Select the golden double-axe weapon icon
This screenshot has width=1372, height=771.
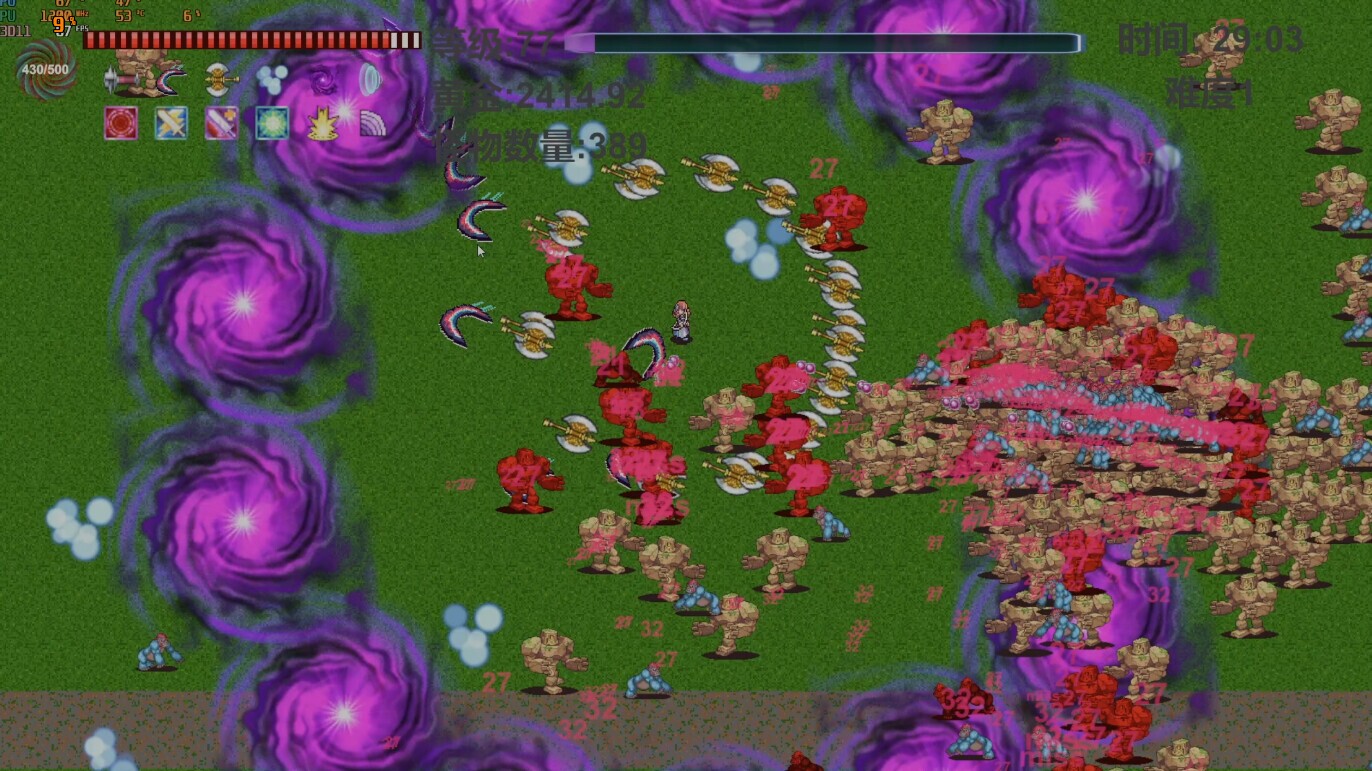[x=220, y=80]
